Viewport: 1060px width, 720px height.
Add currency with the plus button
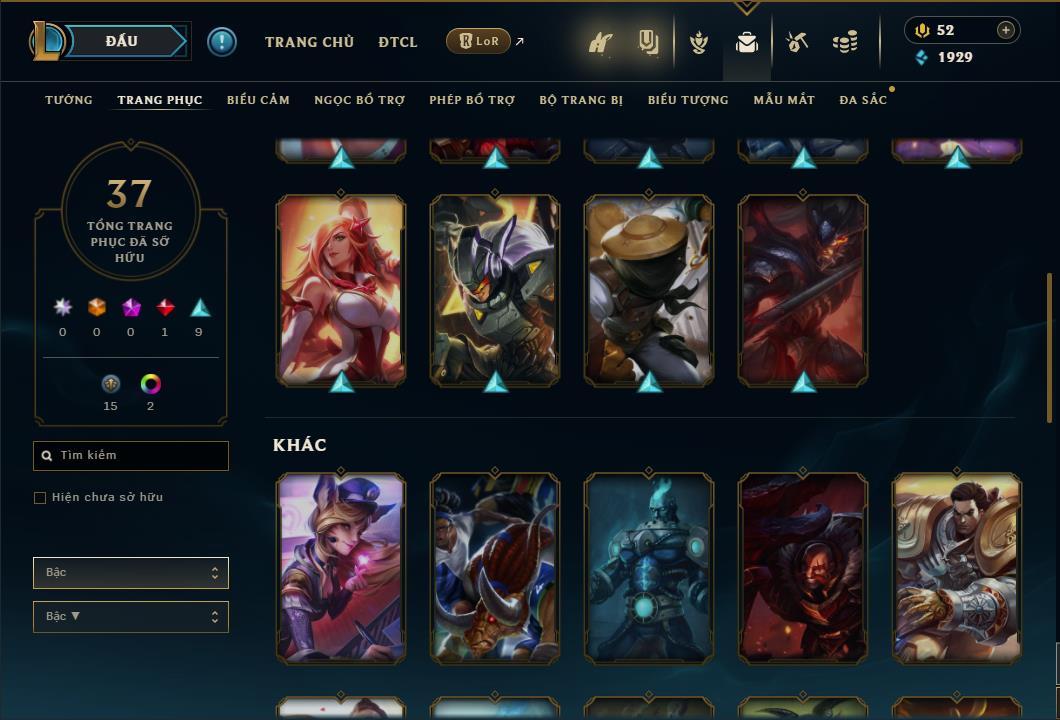point(1006,30)
